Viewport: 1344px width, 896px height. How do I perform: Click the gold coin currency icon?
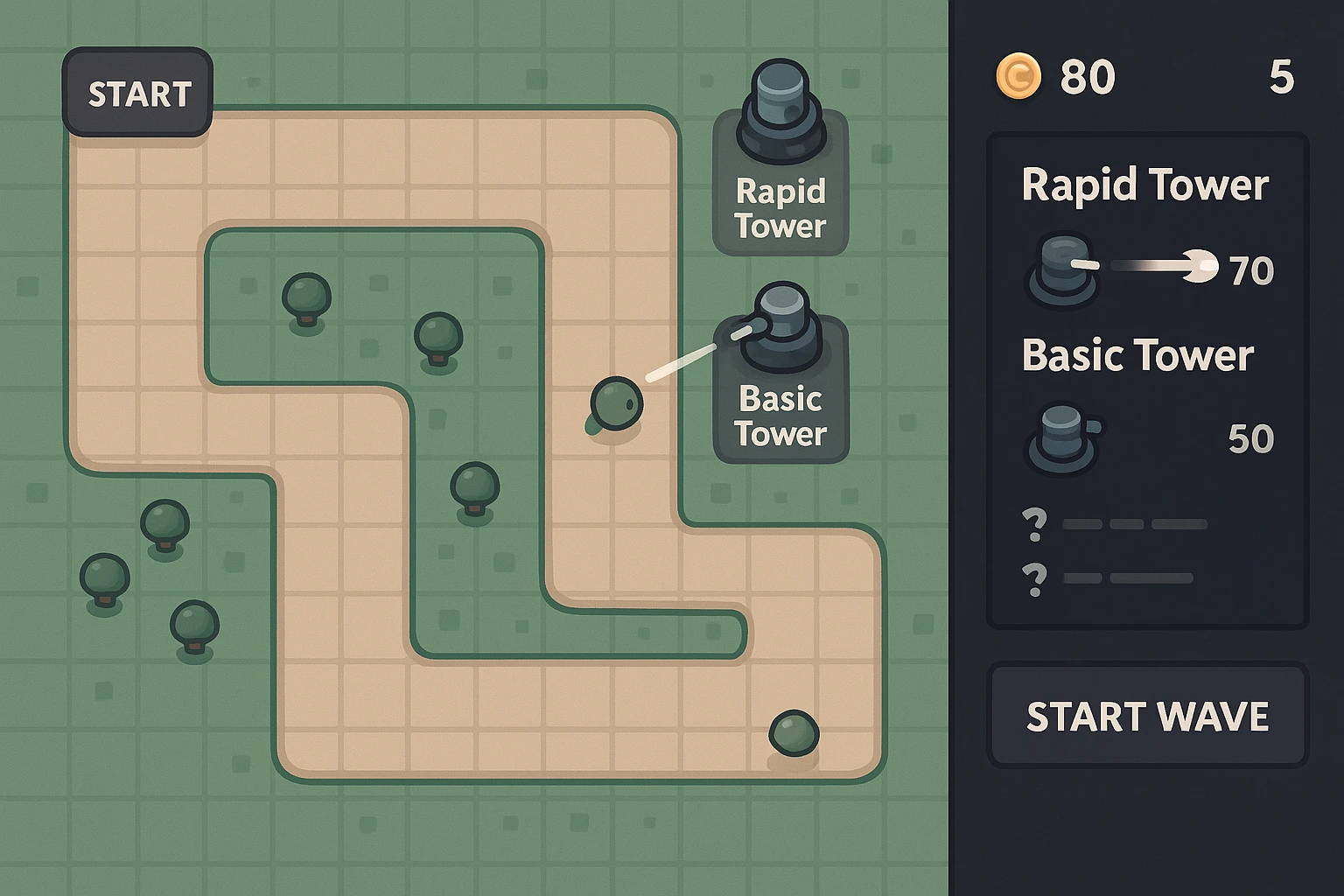pos(1018,77)
